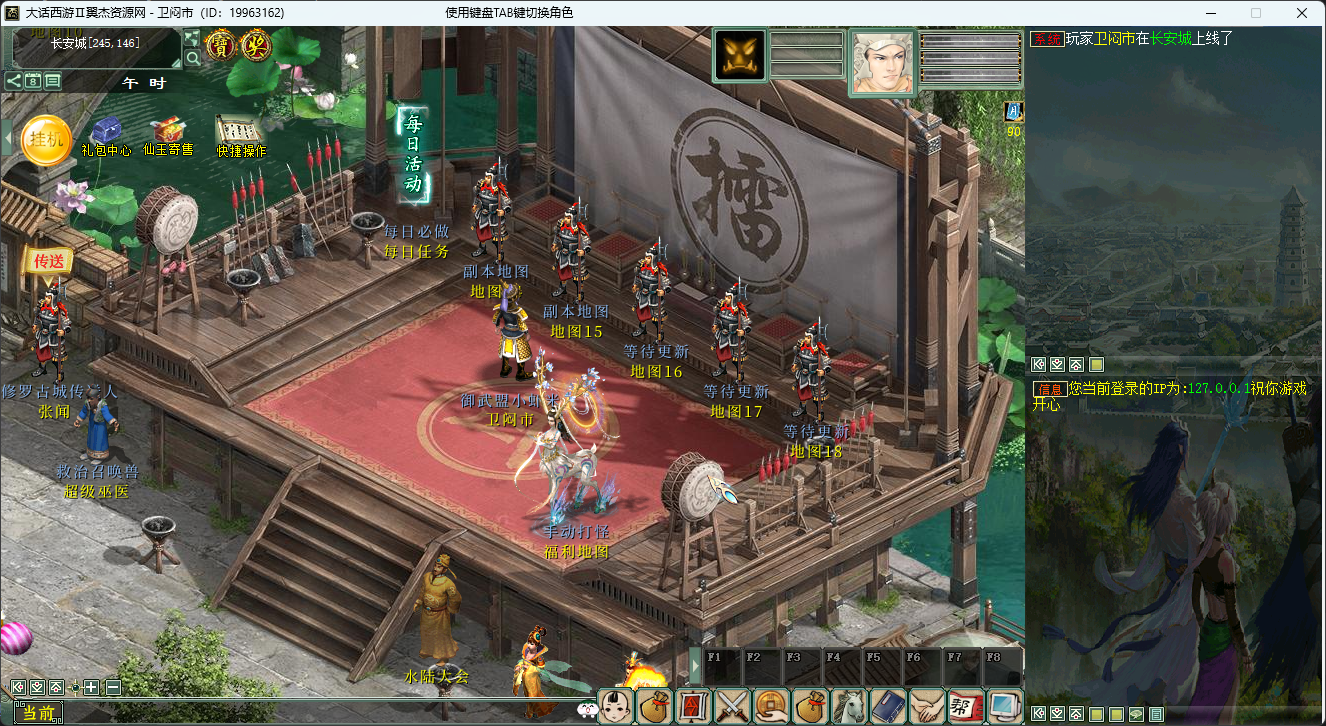The height and width of the screenshot is (726, 1326).
Task: Close the game window
Action: click(1302, 13)
